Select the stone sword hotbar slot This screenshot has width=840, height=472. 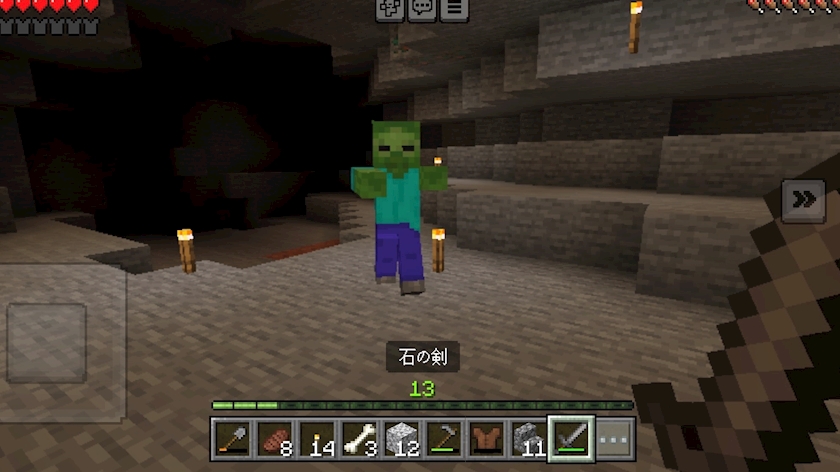click(571, 437)
